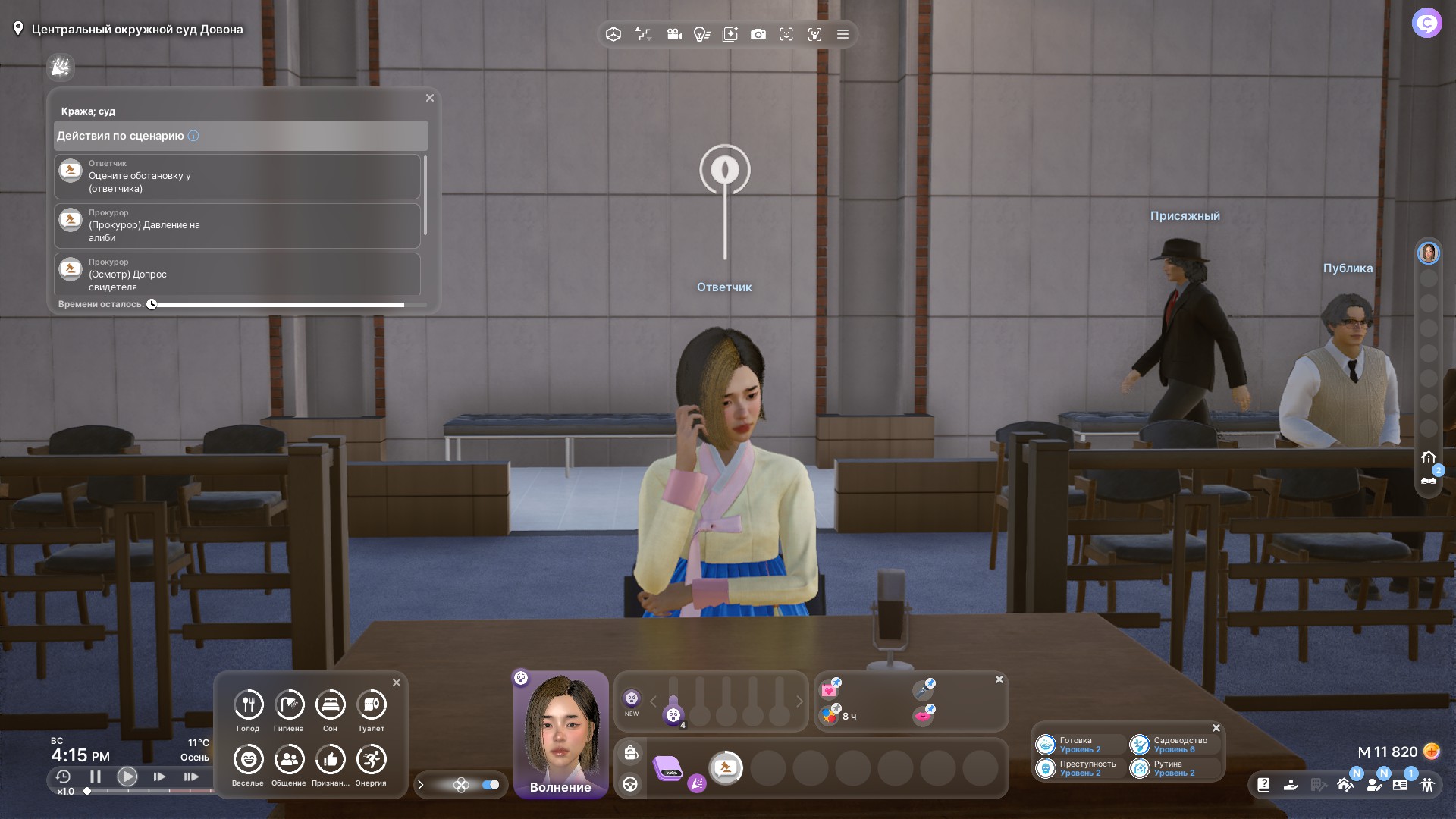Switch to fastest triple speed
Image resolution: width=1456 pixels, height=819 pixels.
pyautogui.click(x=191, y=777)
